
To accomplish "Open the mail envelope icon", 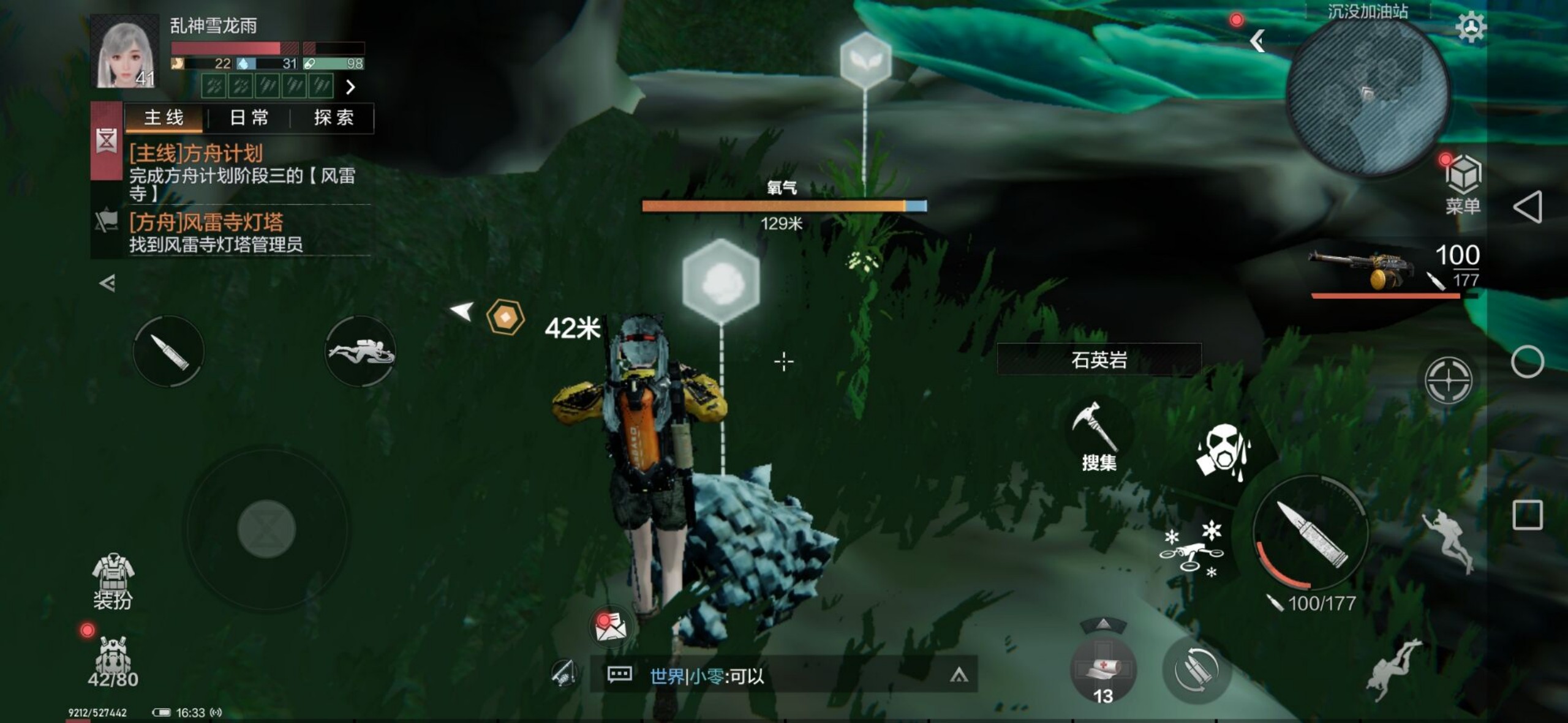I will click(610, 626).
